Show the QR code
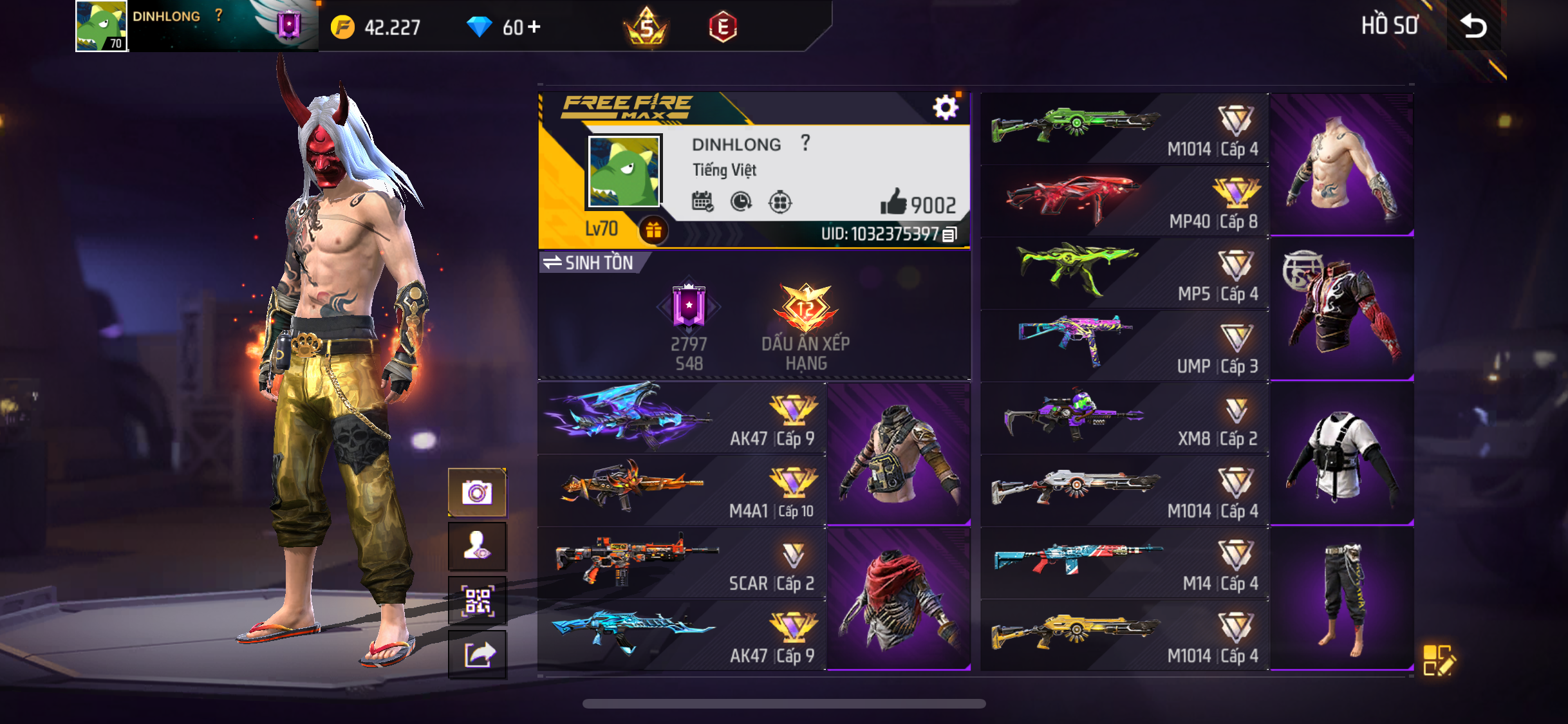The height and width of the screenshot is (724, 1568). pos(477,601)
